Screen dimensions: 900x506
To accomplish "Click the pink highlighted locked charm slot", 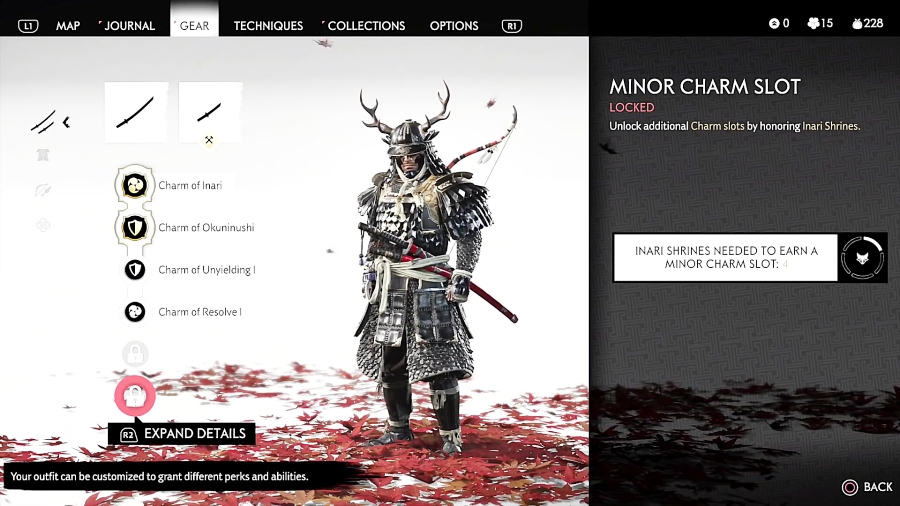I will (x=135, y=396).
